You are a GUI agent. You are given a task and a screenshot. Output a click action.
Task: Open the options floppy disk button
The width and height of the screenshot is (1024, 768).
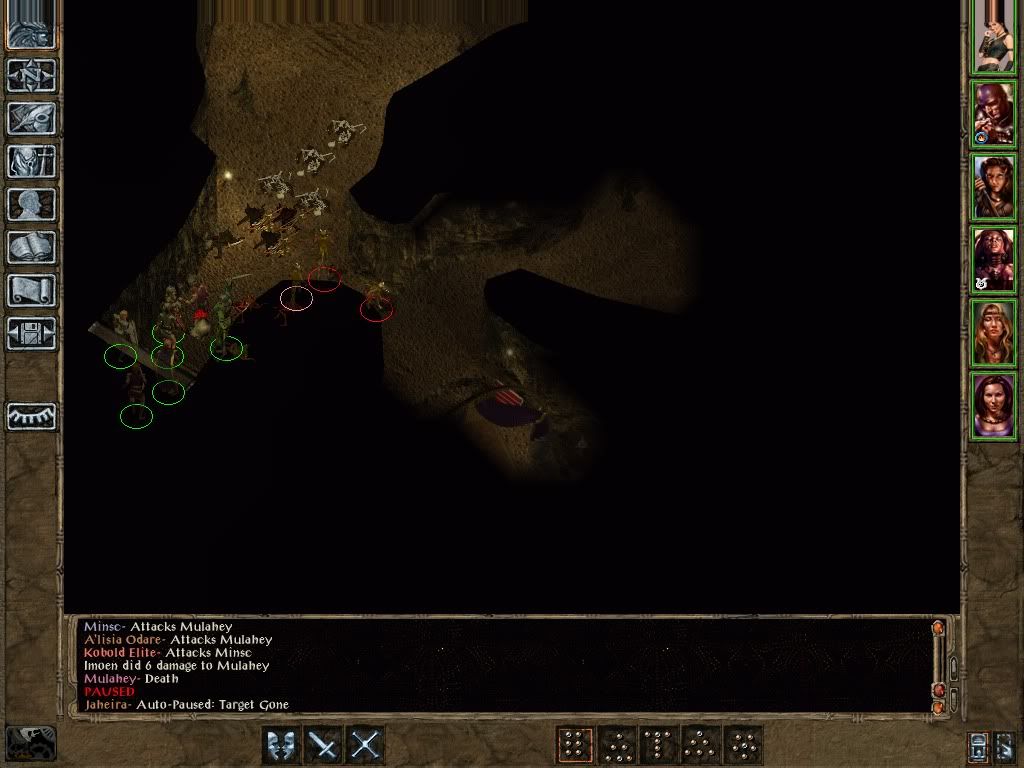[x=32, y=333]
